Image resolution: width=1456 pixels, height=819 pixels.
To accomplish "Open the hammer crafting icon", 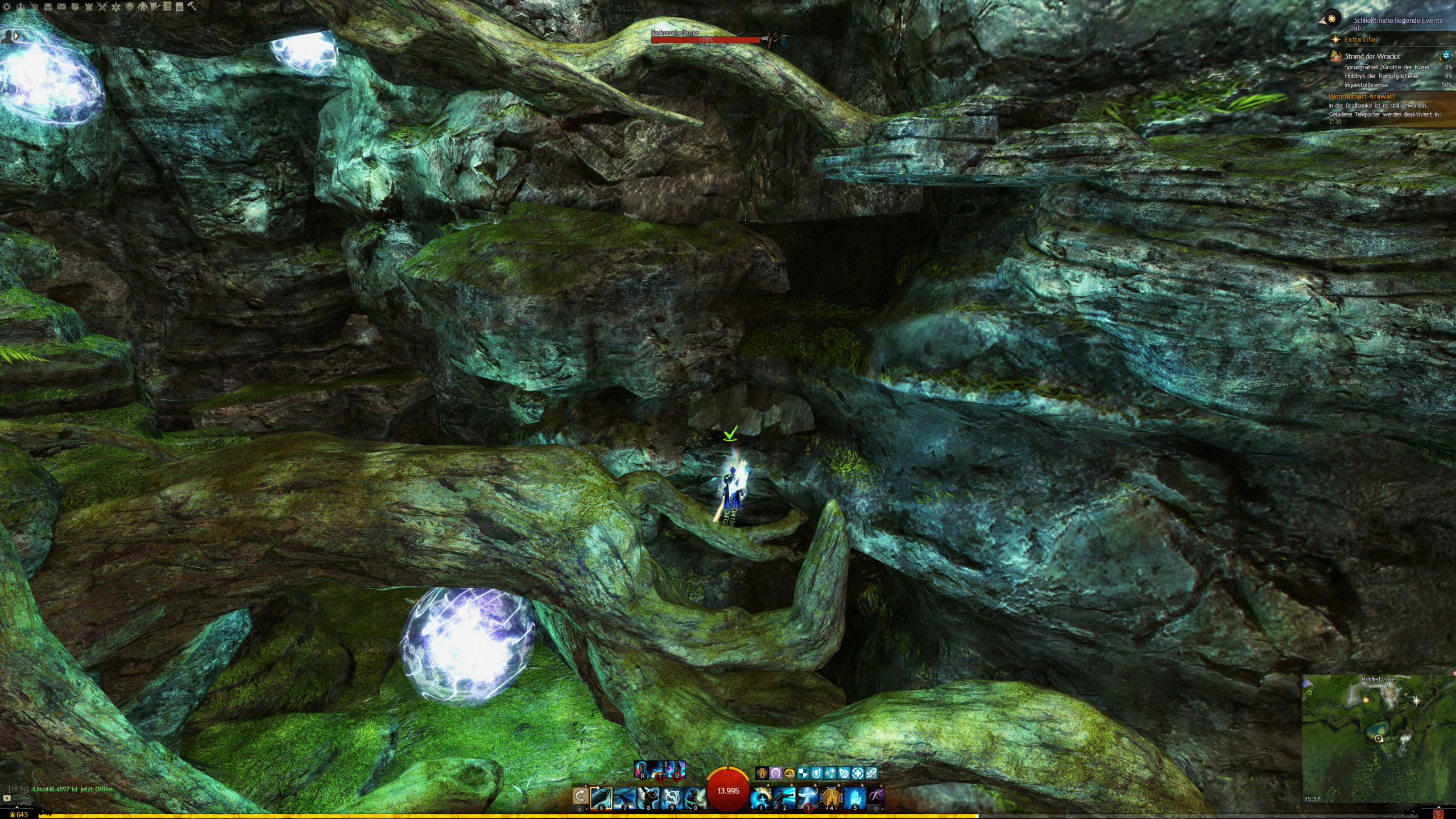I will click(x=192, y=7).
